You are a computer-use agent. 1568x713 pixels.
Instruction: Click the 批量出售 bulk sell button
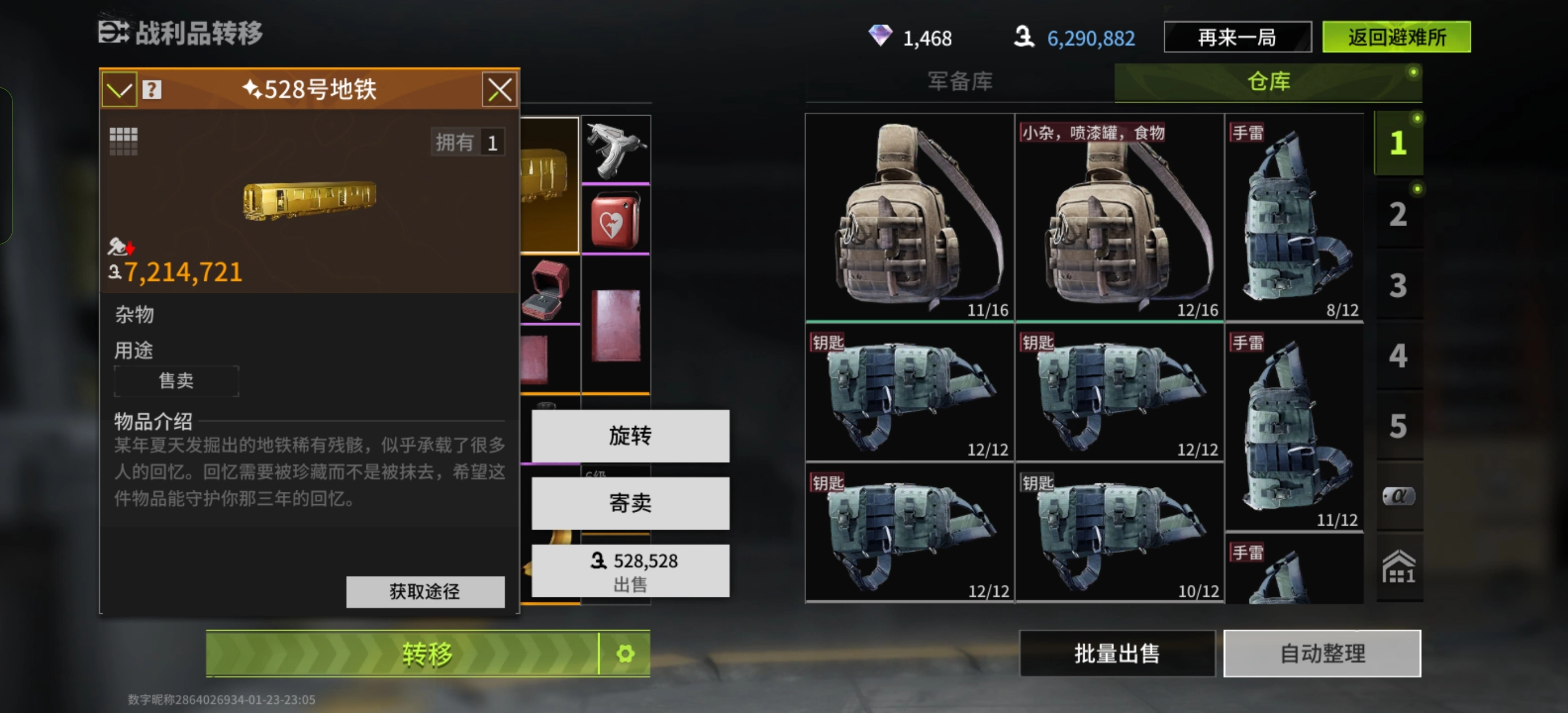[1116, 653]
